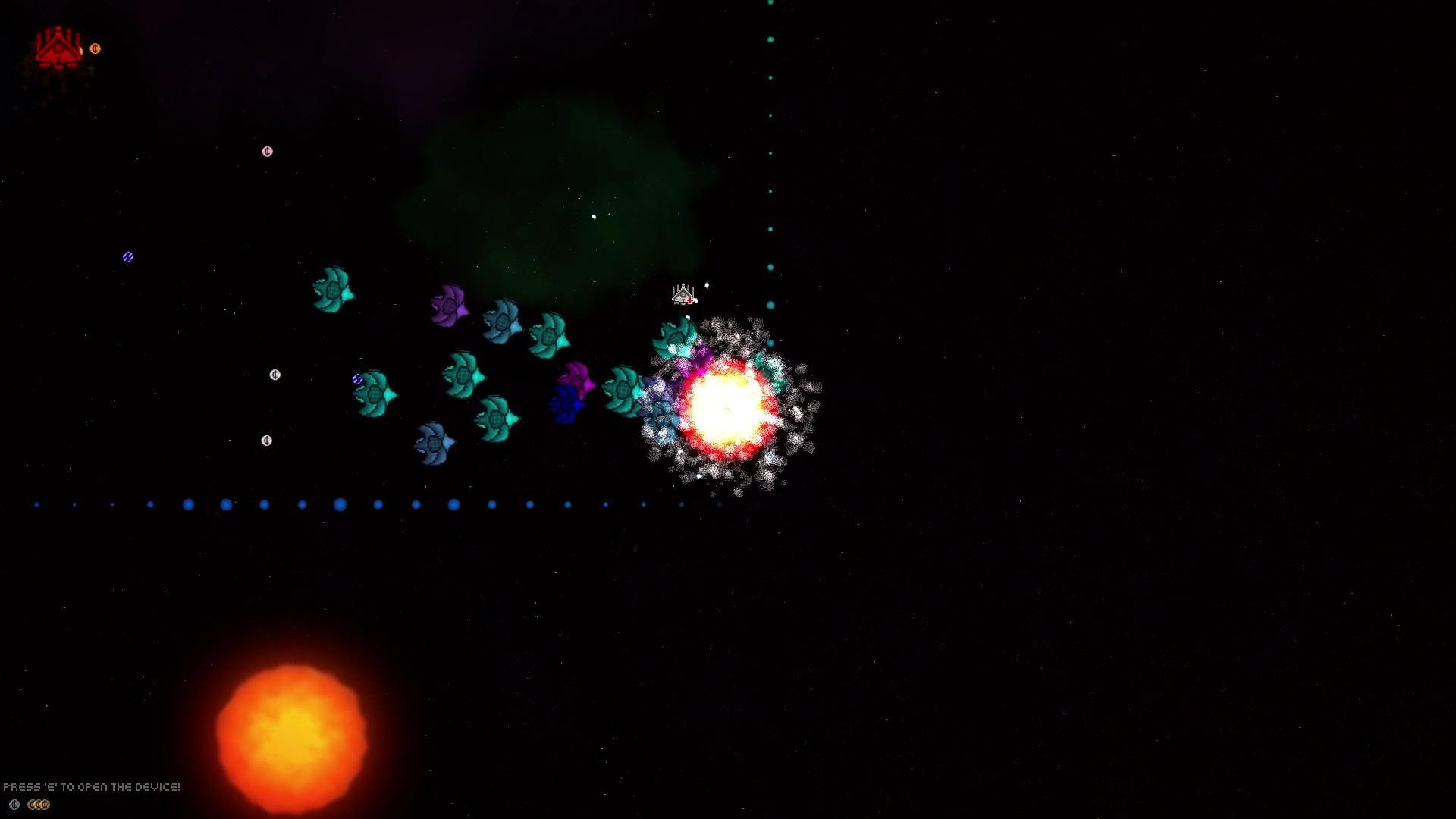Screen dimensions: 1456x819
Task: Click the small purple crystal pickup far left
Action: 127,257
